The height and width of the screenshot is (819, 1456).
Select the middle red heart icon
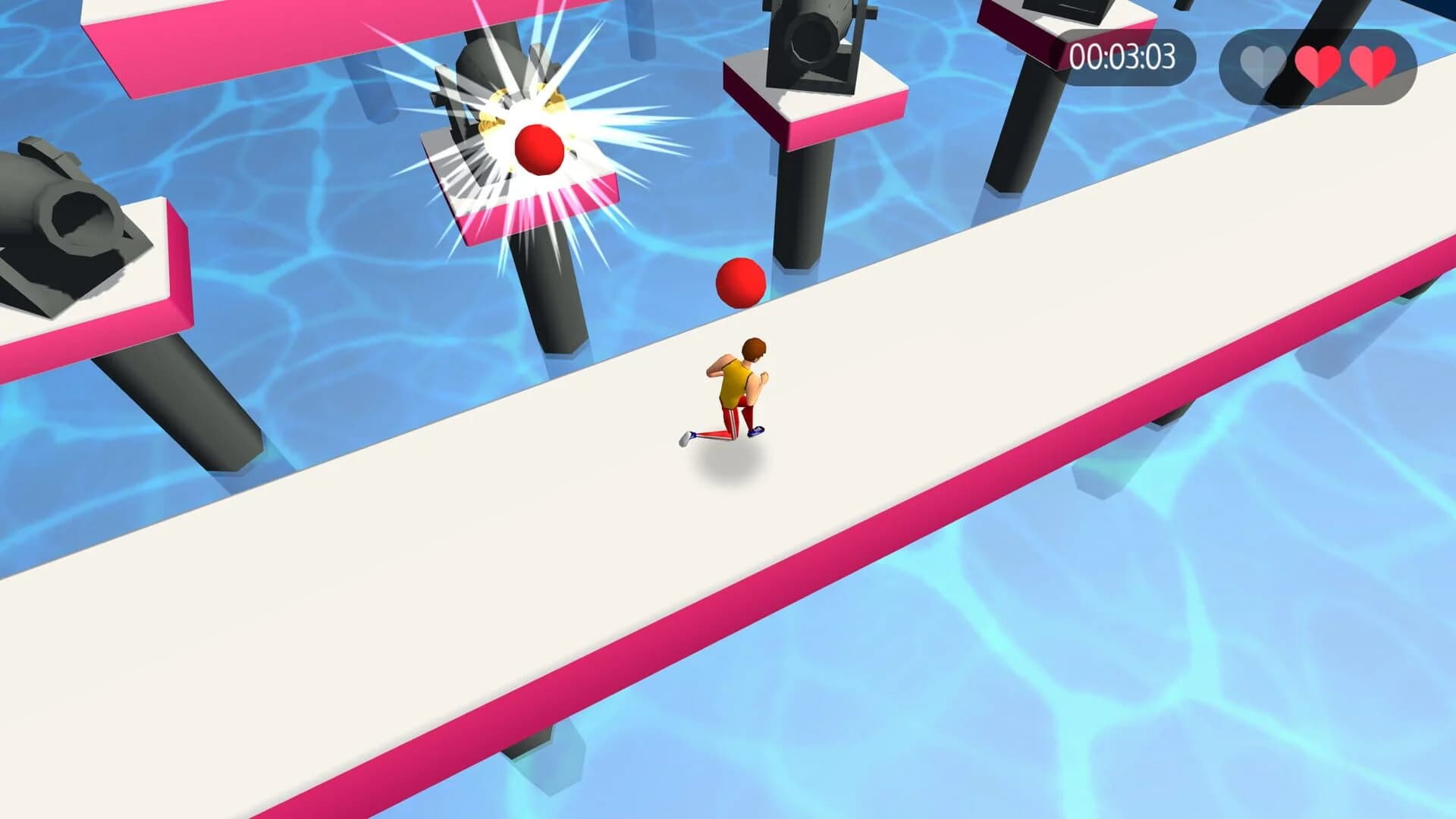pos(1317,64)
